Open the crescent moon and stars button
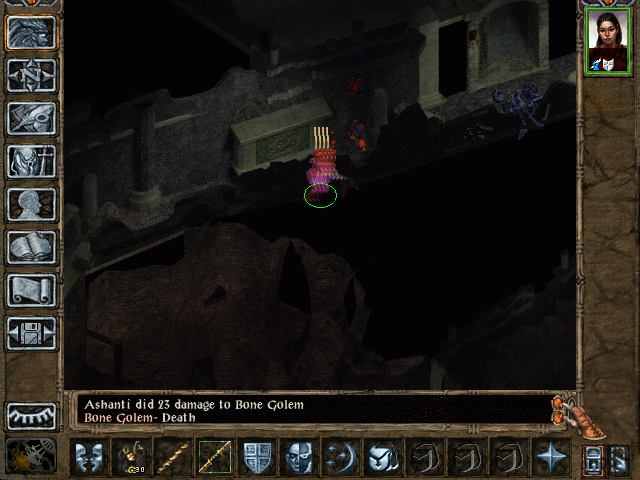The height and width of the screenshot is (480, 640). tap(341, 457)
